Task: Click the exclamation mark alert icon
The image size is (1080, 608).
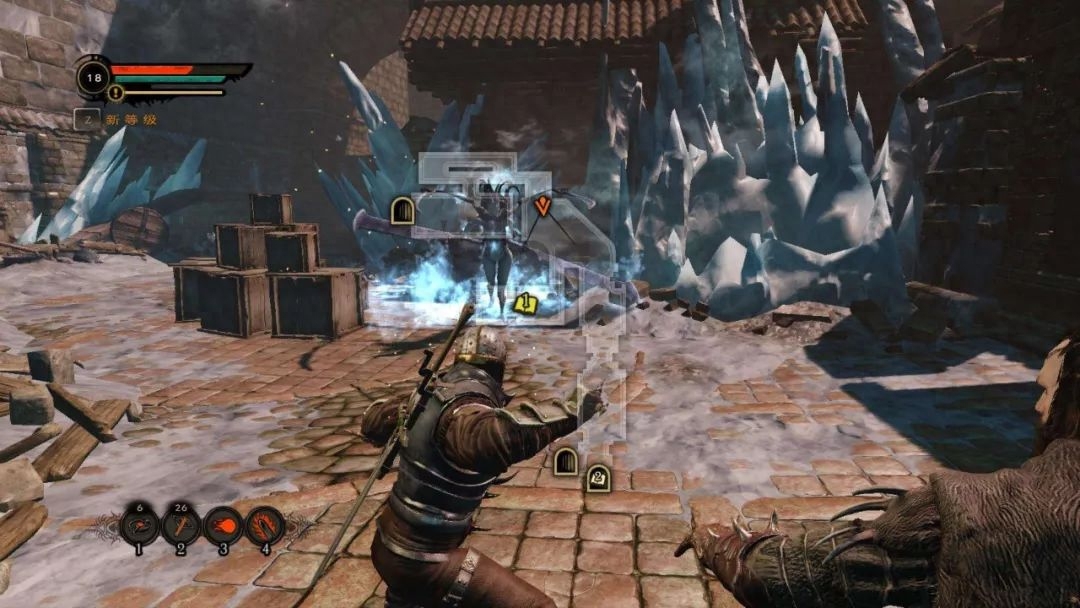Action: (x=115, y=93)
